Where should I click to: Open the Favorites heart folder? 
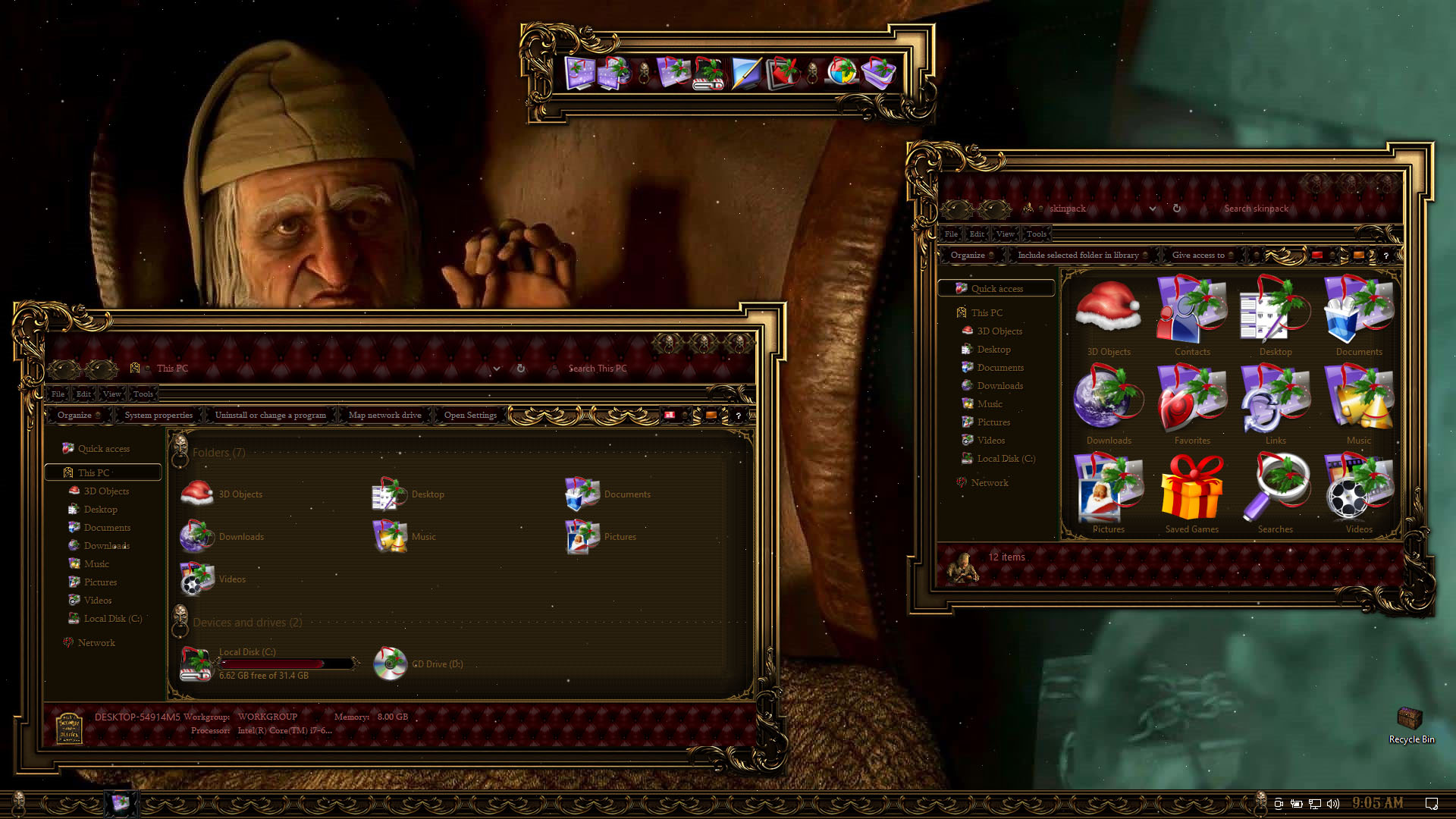(1191, 400)
